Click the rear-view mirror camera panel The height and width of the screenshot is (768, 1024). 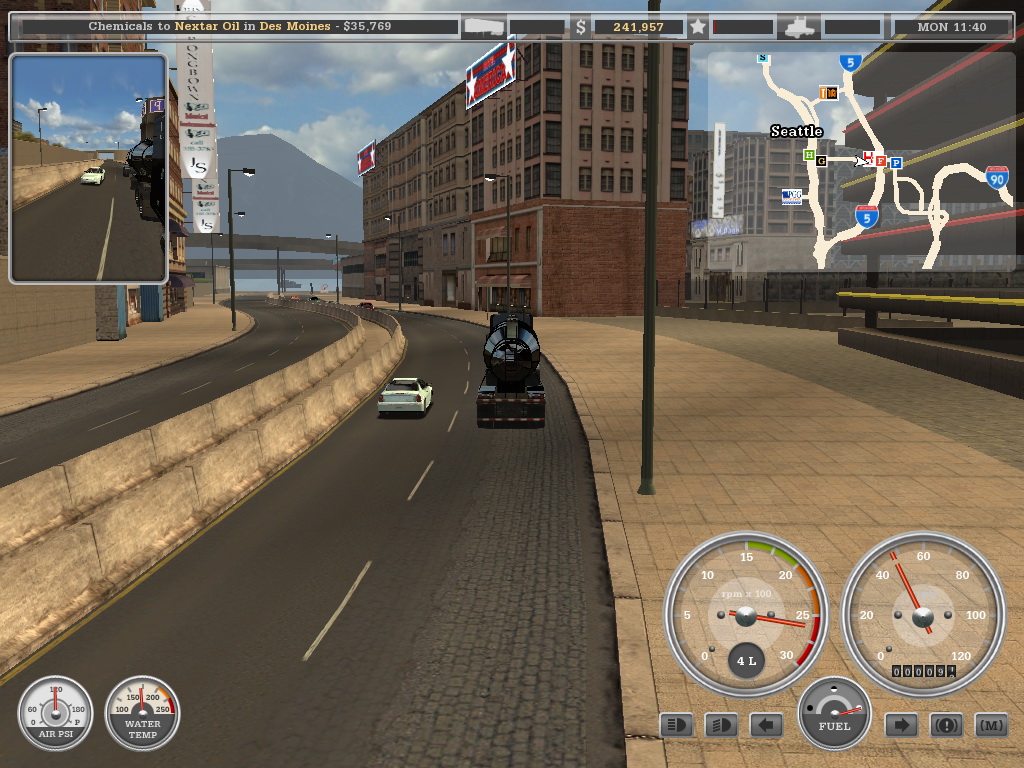88,168
